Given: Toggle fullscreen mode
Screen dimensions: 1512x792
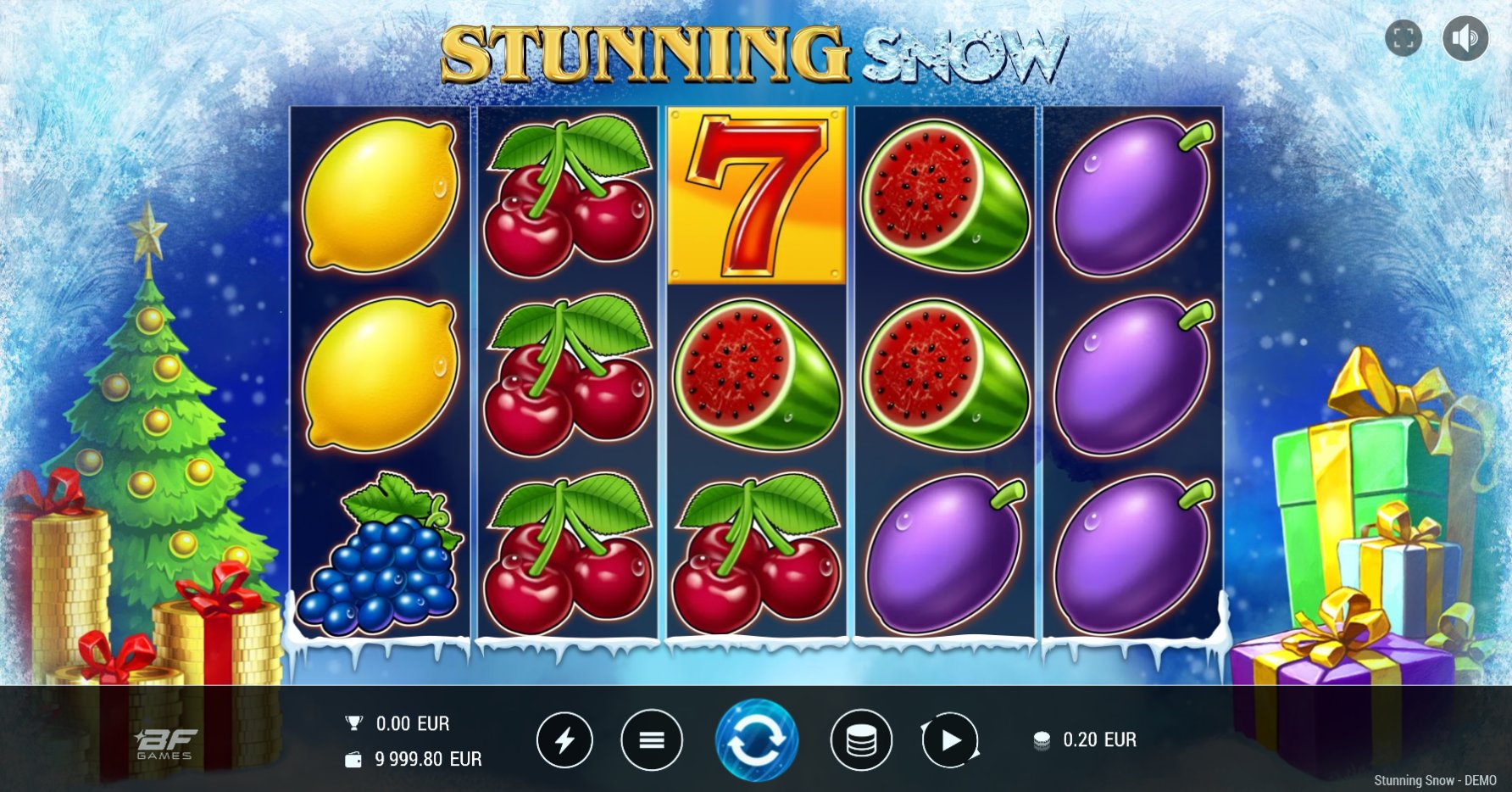Looking at the screenshot, I should (x=1404, y=38).
